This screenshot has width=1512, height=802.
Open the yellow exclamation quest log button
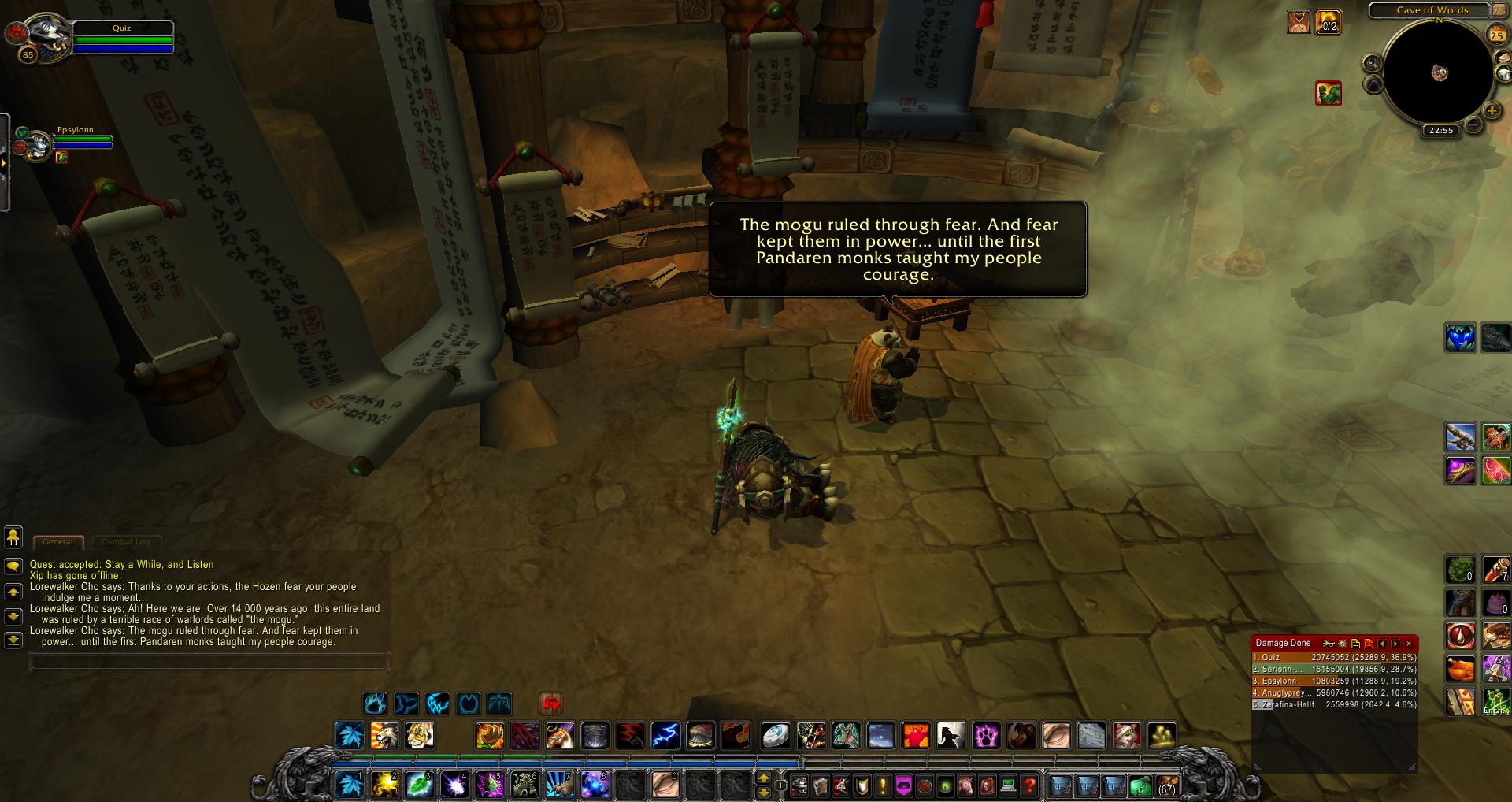(883, 785)
